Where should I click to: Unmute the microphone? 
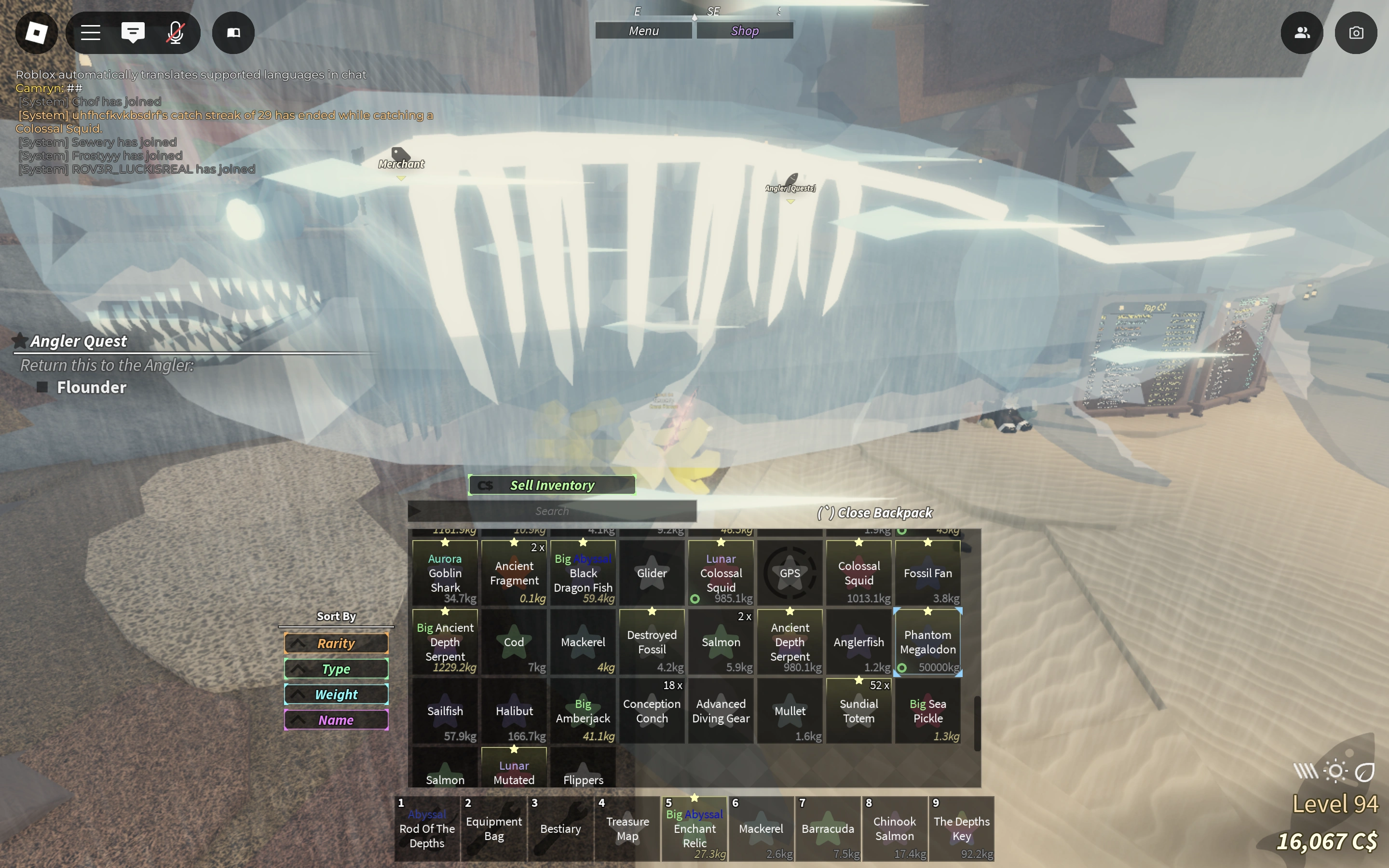(x=175, y=33)
